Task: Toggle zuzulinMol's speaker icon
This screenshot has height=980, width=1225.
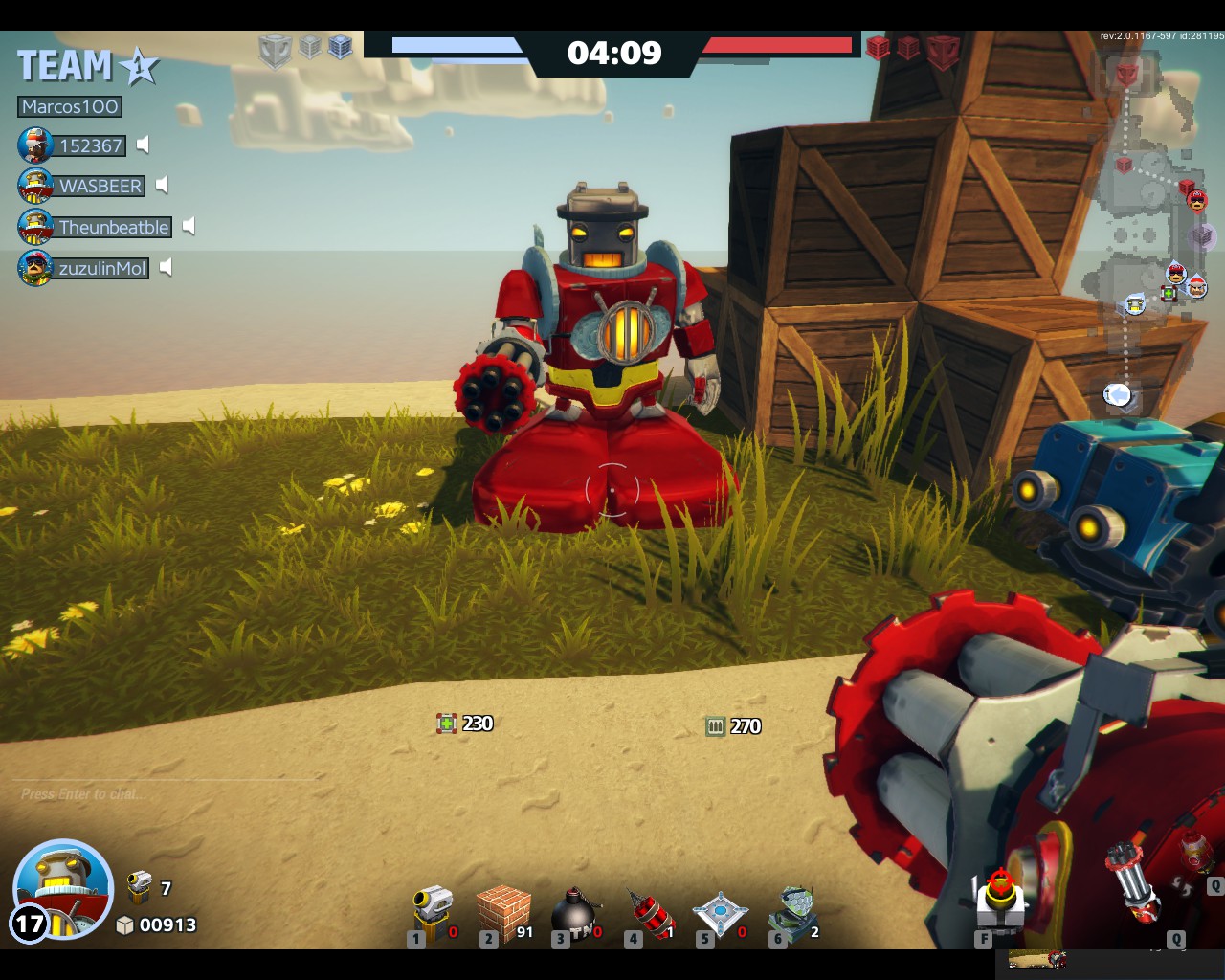Action: pyautogui.click(x=167, y=268)
